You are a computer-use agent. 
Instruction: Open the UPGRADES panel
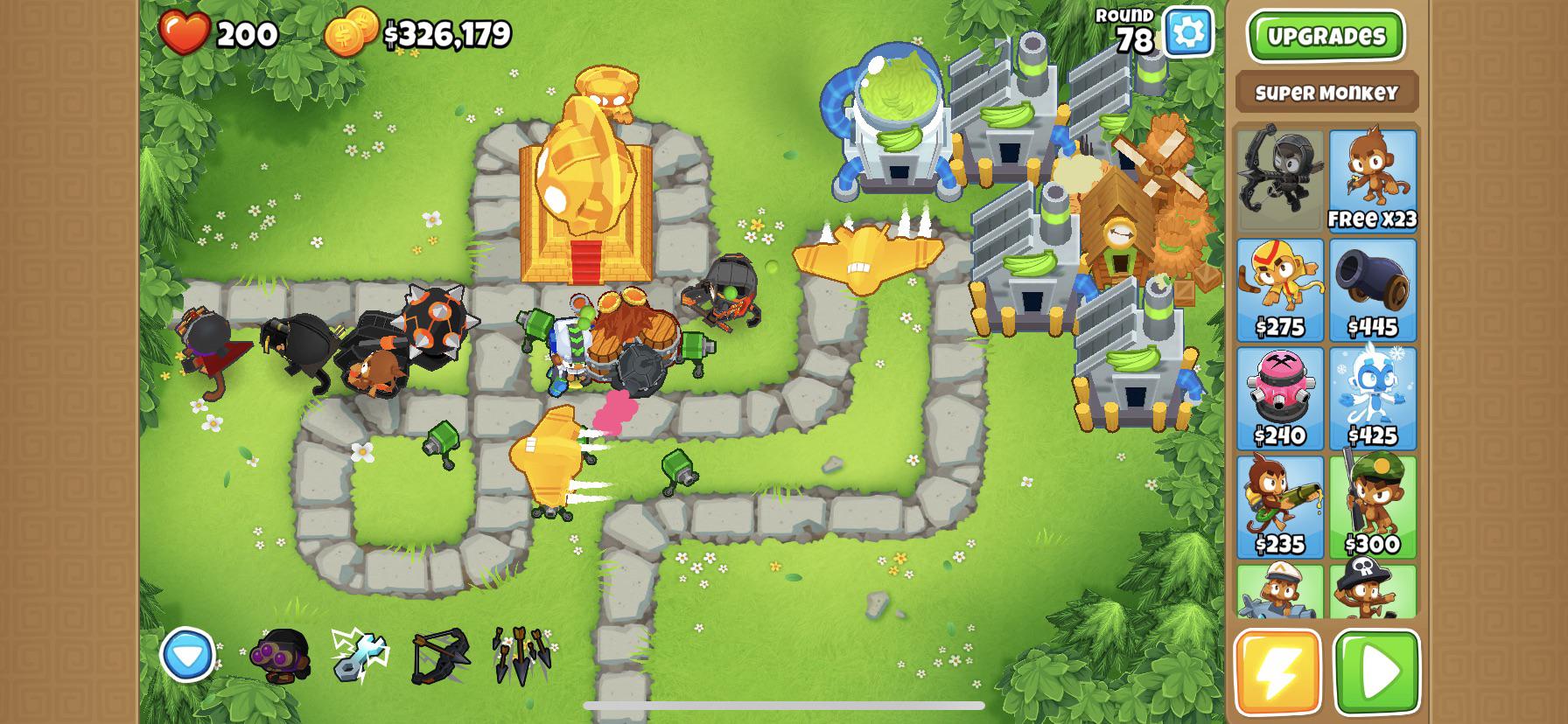[1326, 37]
